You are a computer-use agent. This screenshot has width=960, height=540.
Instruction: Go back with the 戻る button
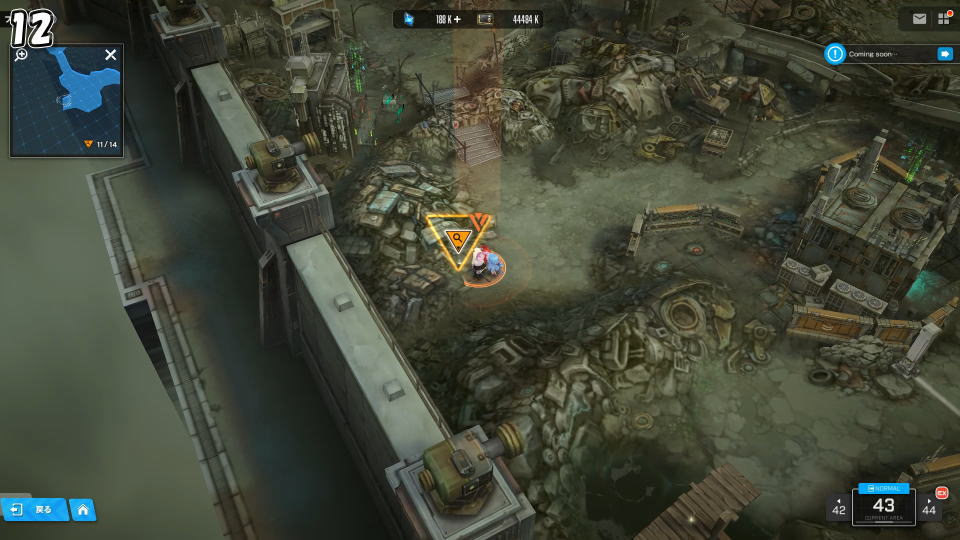(34, 509)
